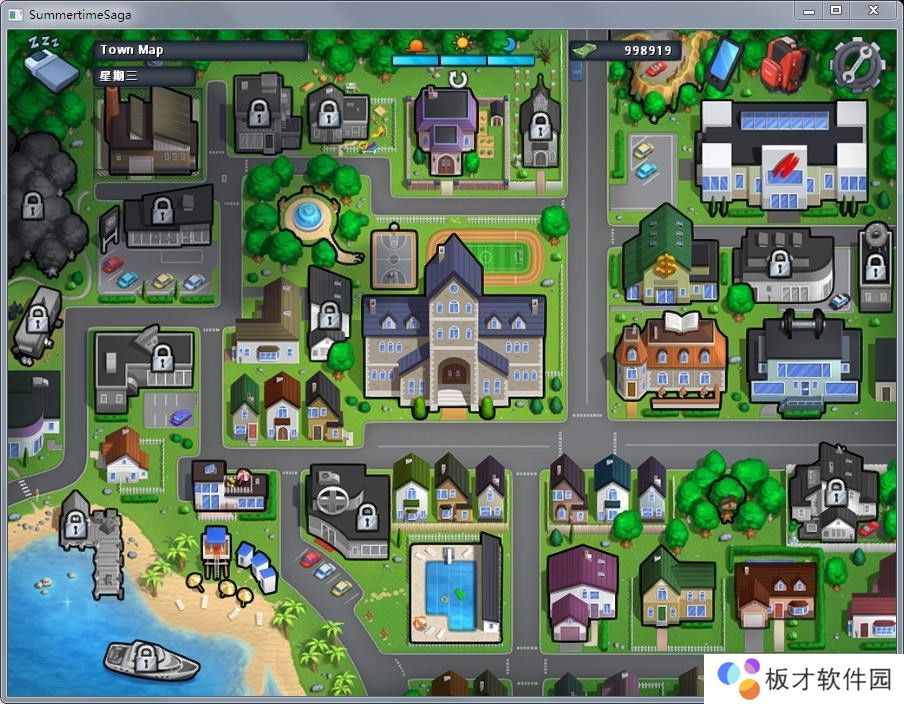The width and height of the screenshot is (904, 704).
Task: Go to the swimming pool location
Action: pos(453,591)
